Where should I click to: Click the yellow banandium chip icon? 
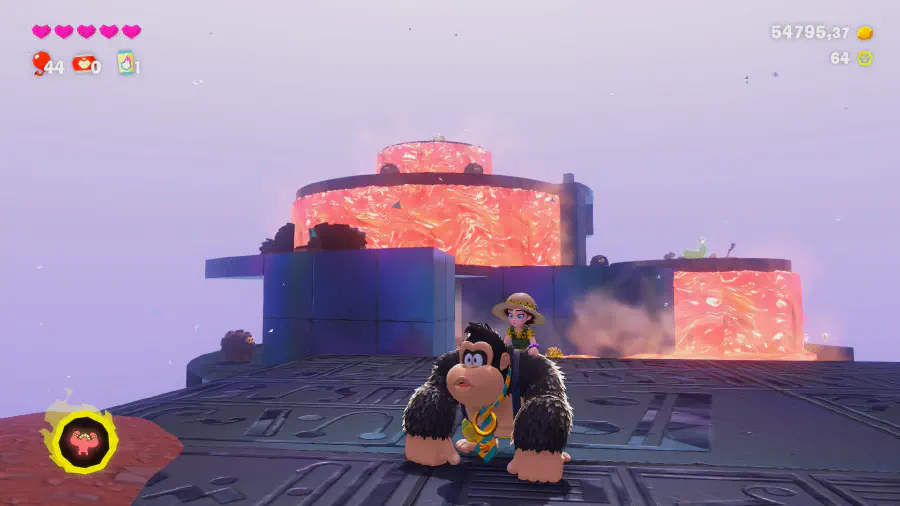[x=865, y=58]
